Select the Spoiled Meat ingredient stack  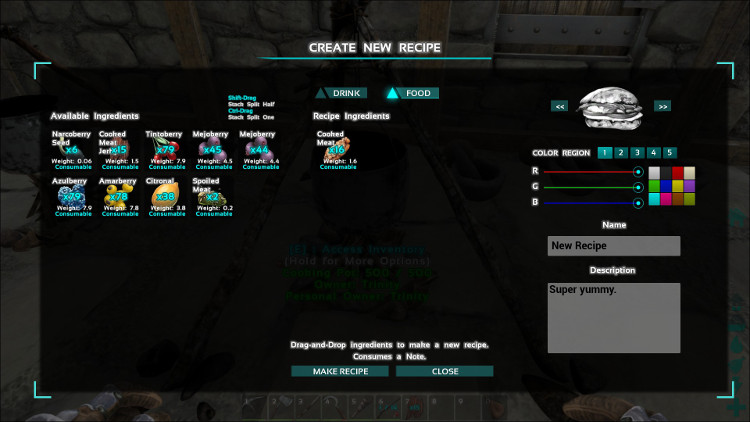(210, 196)
